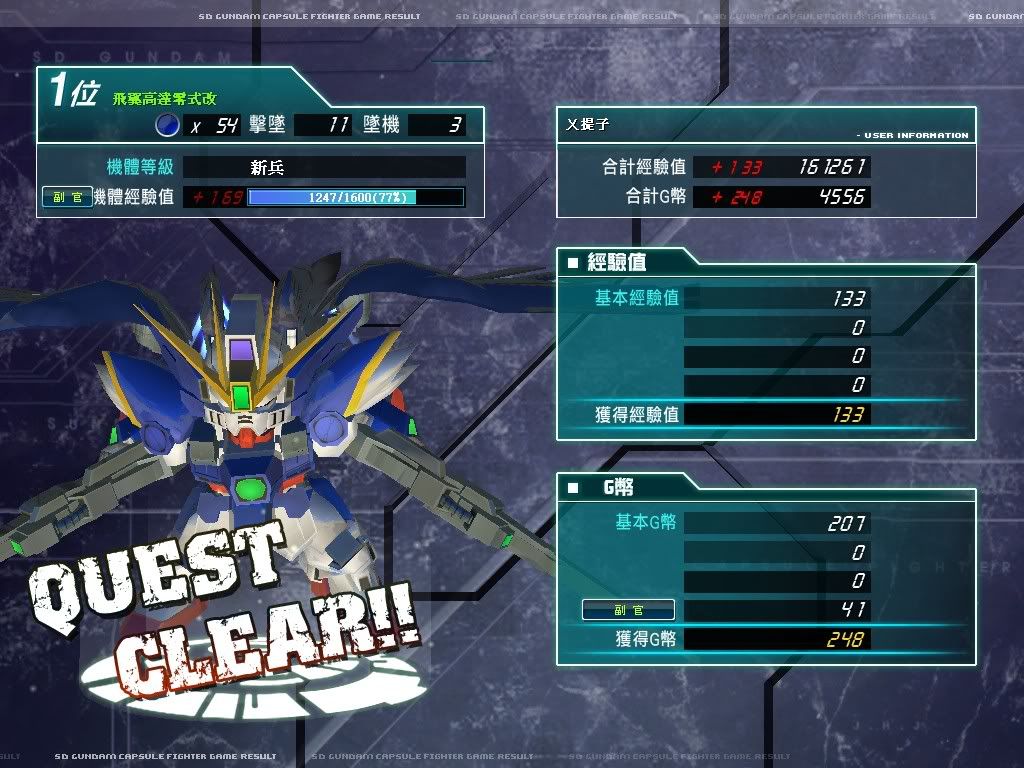Select the 副官 button in the G幣 panel

pos(628,610)
